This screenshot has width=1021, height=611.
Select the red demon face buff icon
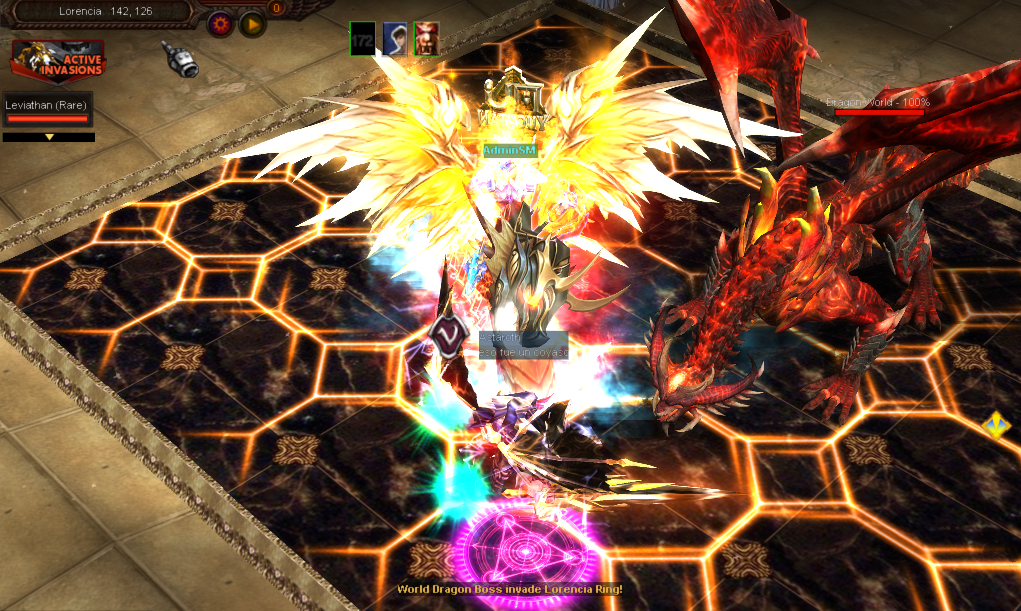point(426,38)
